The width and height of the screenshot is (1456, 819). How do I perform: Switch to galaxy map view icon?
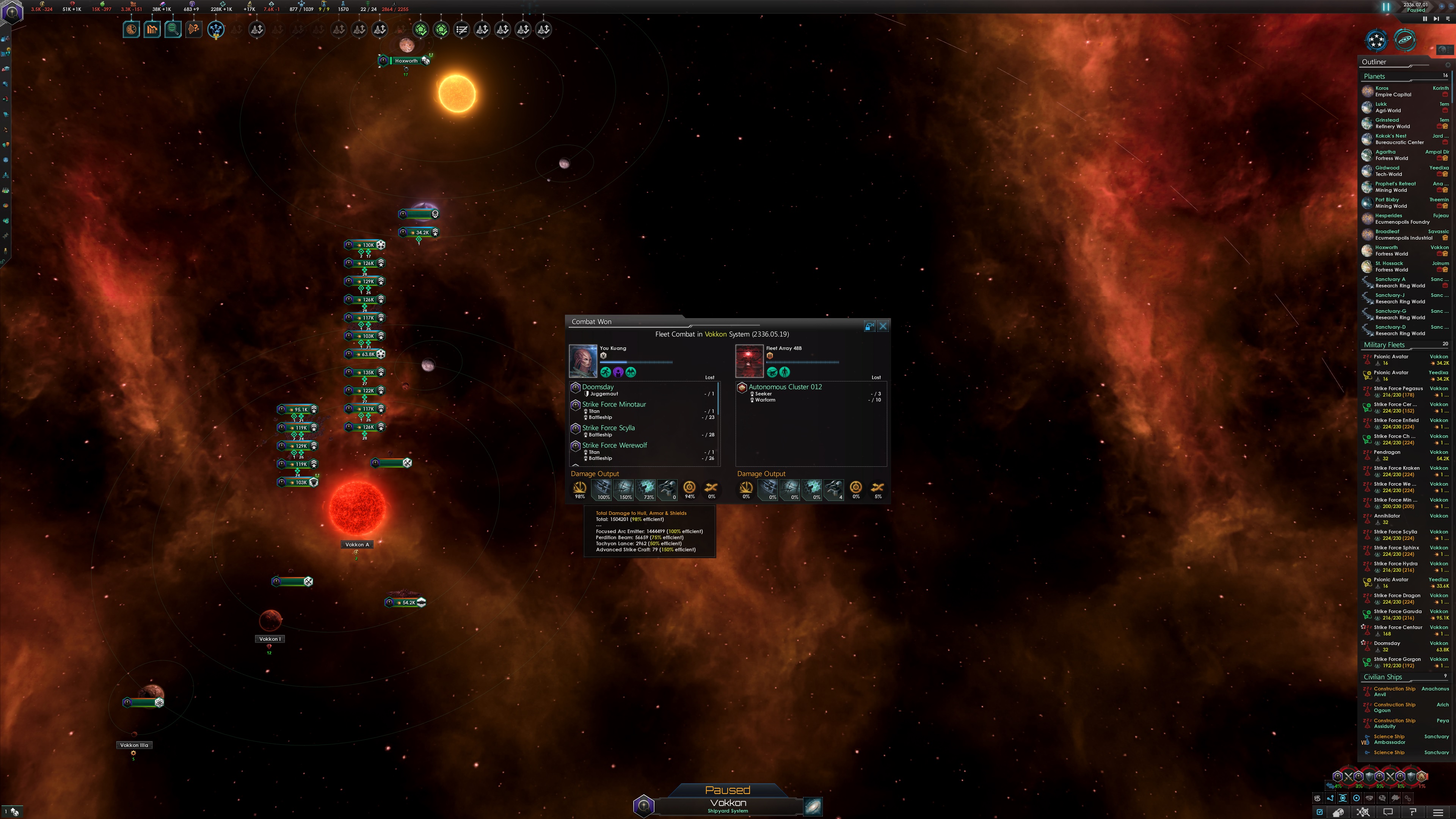point(1404,40)
